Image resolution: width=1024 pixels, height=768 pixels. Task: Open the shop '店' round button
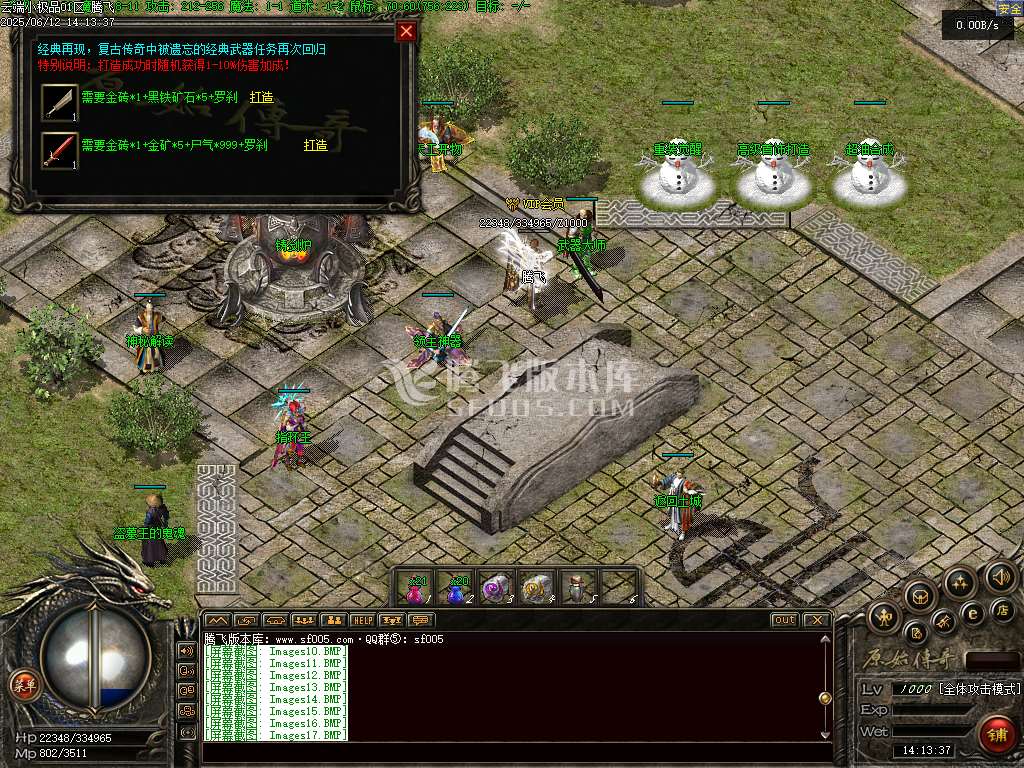pyautogui.click(x=1004, y=610)
